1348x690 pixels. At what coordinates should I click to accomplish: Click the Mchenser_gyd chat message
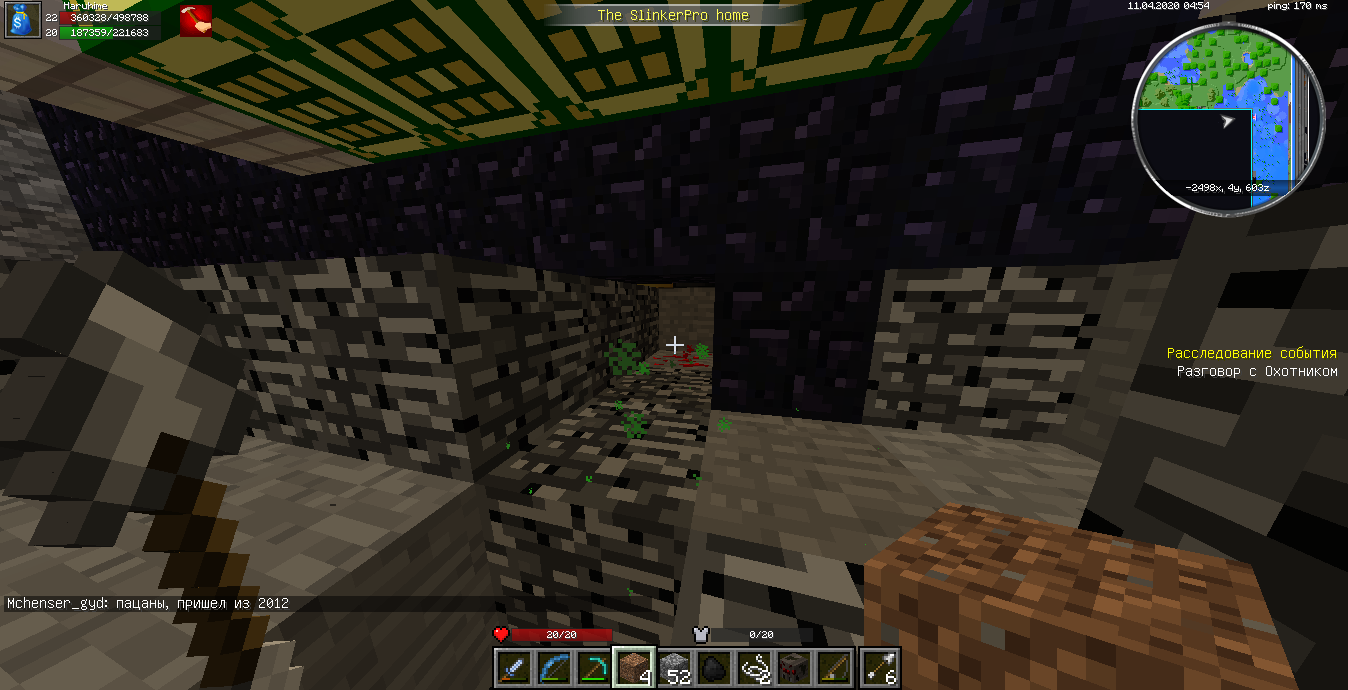click(148, 604)
